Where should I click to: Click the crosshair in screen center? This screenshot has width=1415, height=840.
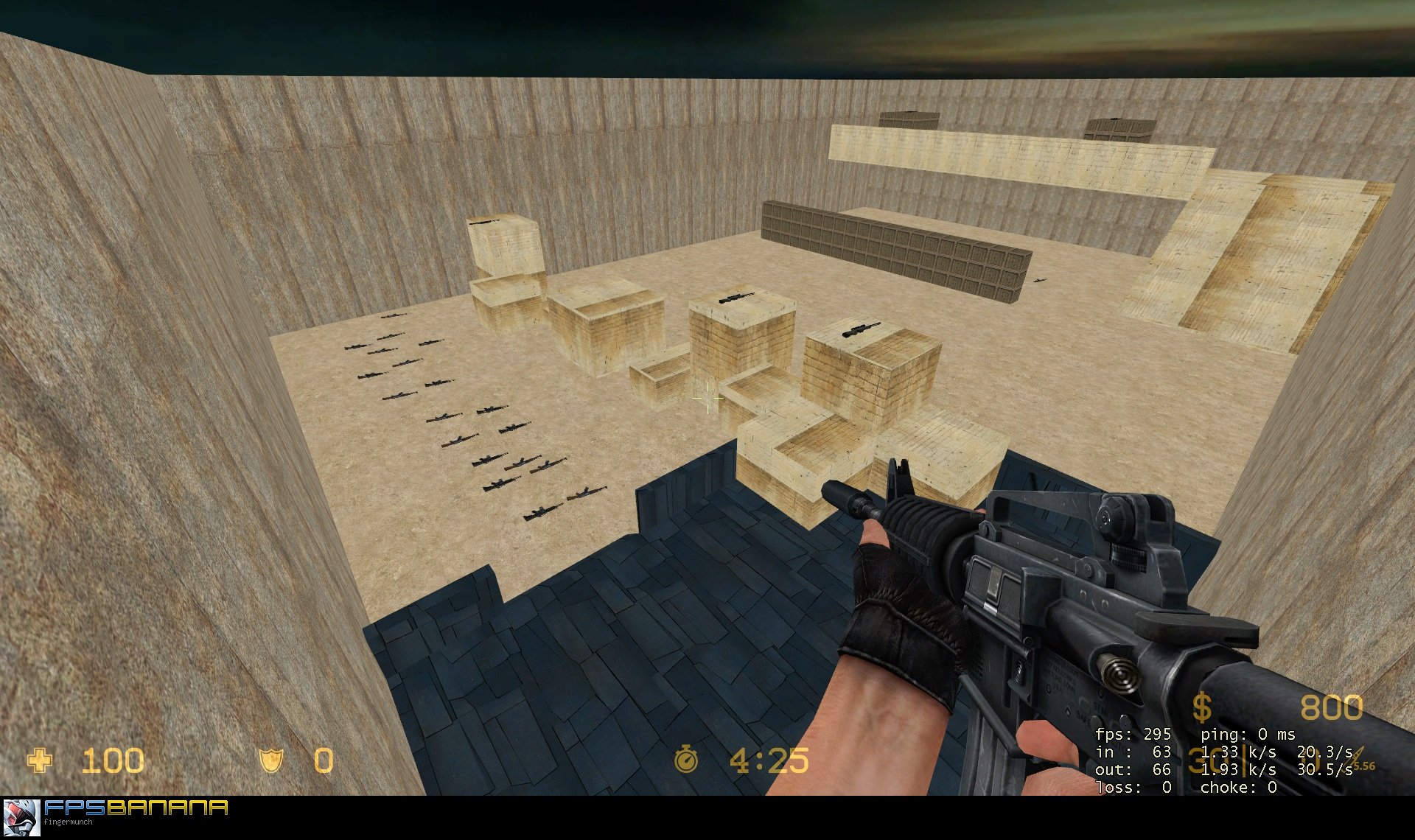tap(706, 398)
